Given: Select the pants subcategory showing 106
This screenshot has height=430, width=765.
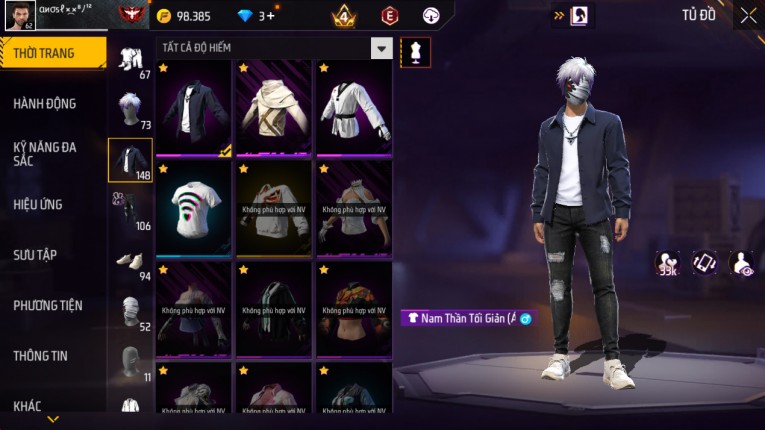Looking at the screenshot, I should click(x=130, y=210).
